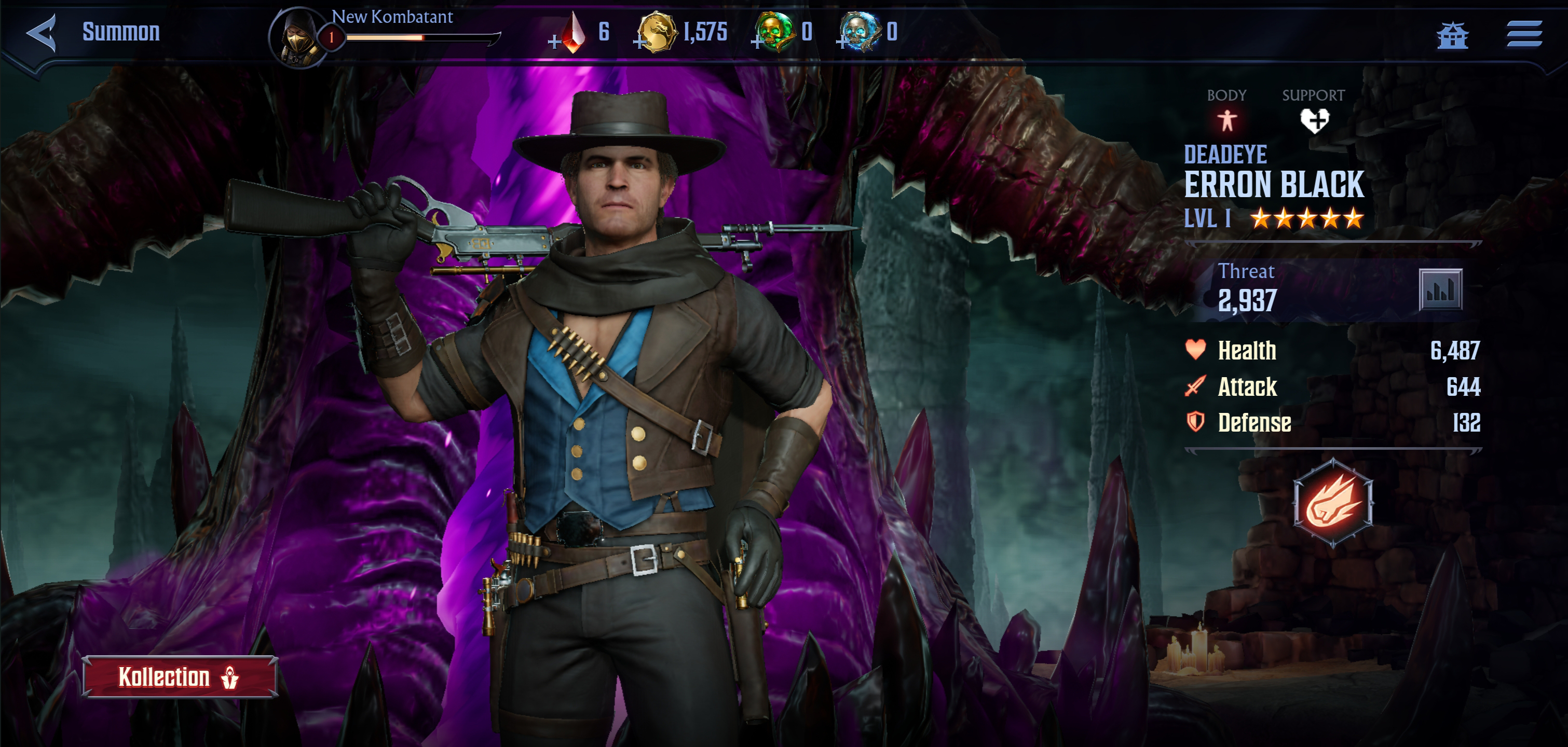The width and height of the screenshot is (1568, 747).
Task: Add more red blood rubies
Action: [554, 41]
